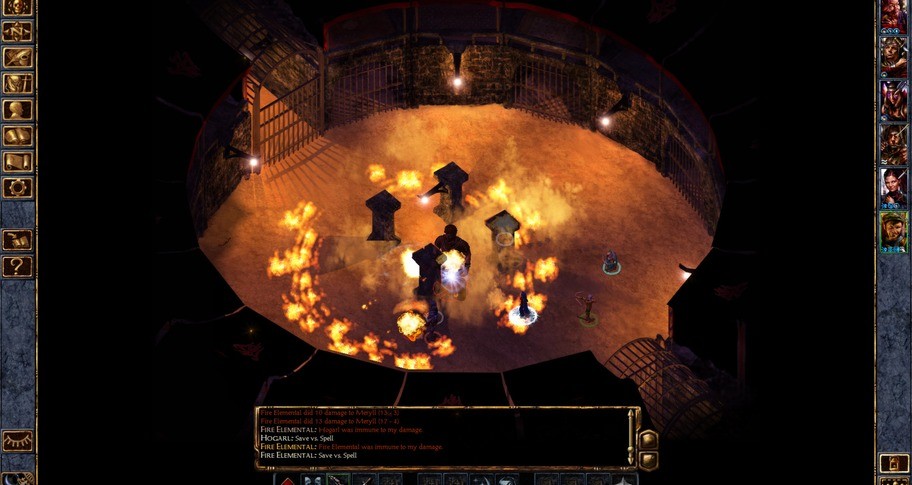This screenshot has height=485, width=912.
Task: Click the lower gold button beside the message log
Action: [647, 460]
